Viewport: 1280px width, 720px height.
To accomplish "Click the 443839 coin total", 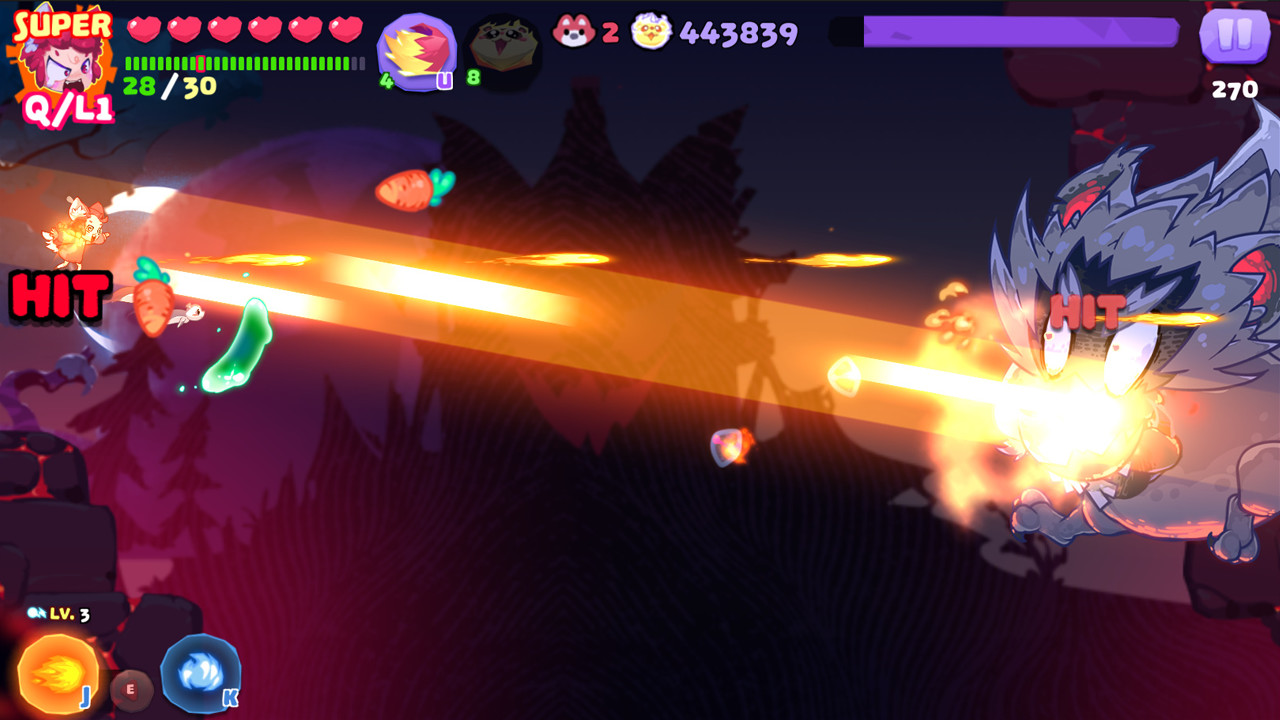I will click(732, 33).
